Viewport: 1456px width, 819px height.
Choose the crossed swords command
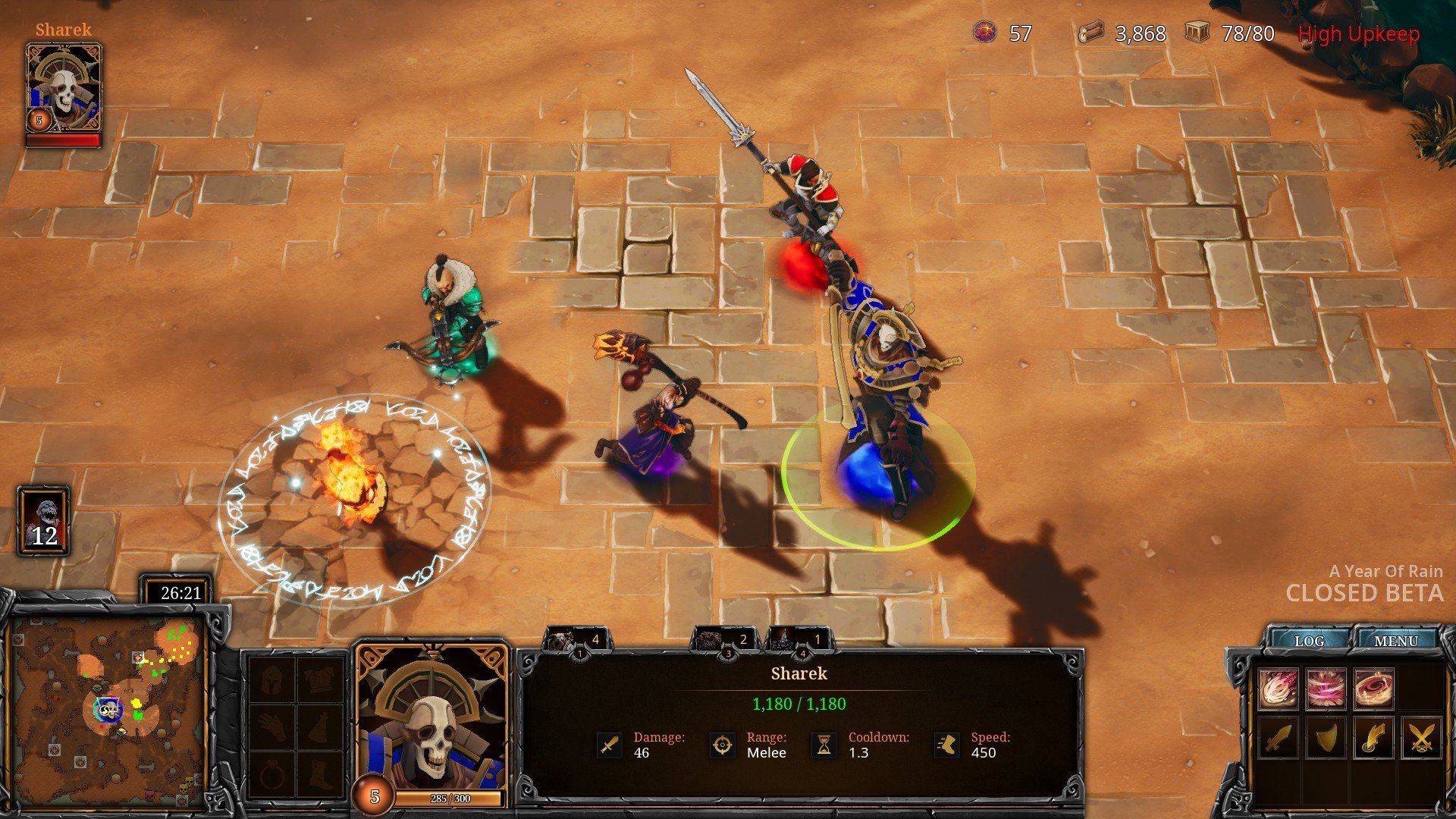(x=1421, y=737)
